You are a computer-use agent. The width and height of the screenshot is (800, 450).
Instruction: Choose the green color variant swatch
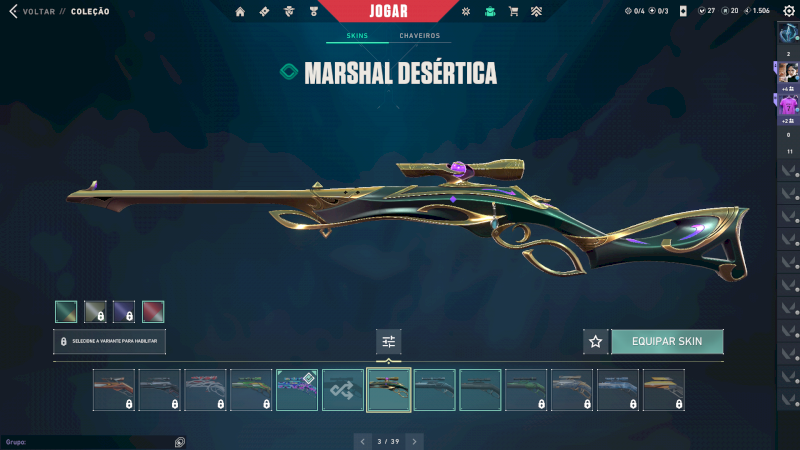coord(66,312)
